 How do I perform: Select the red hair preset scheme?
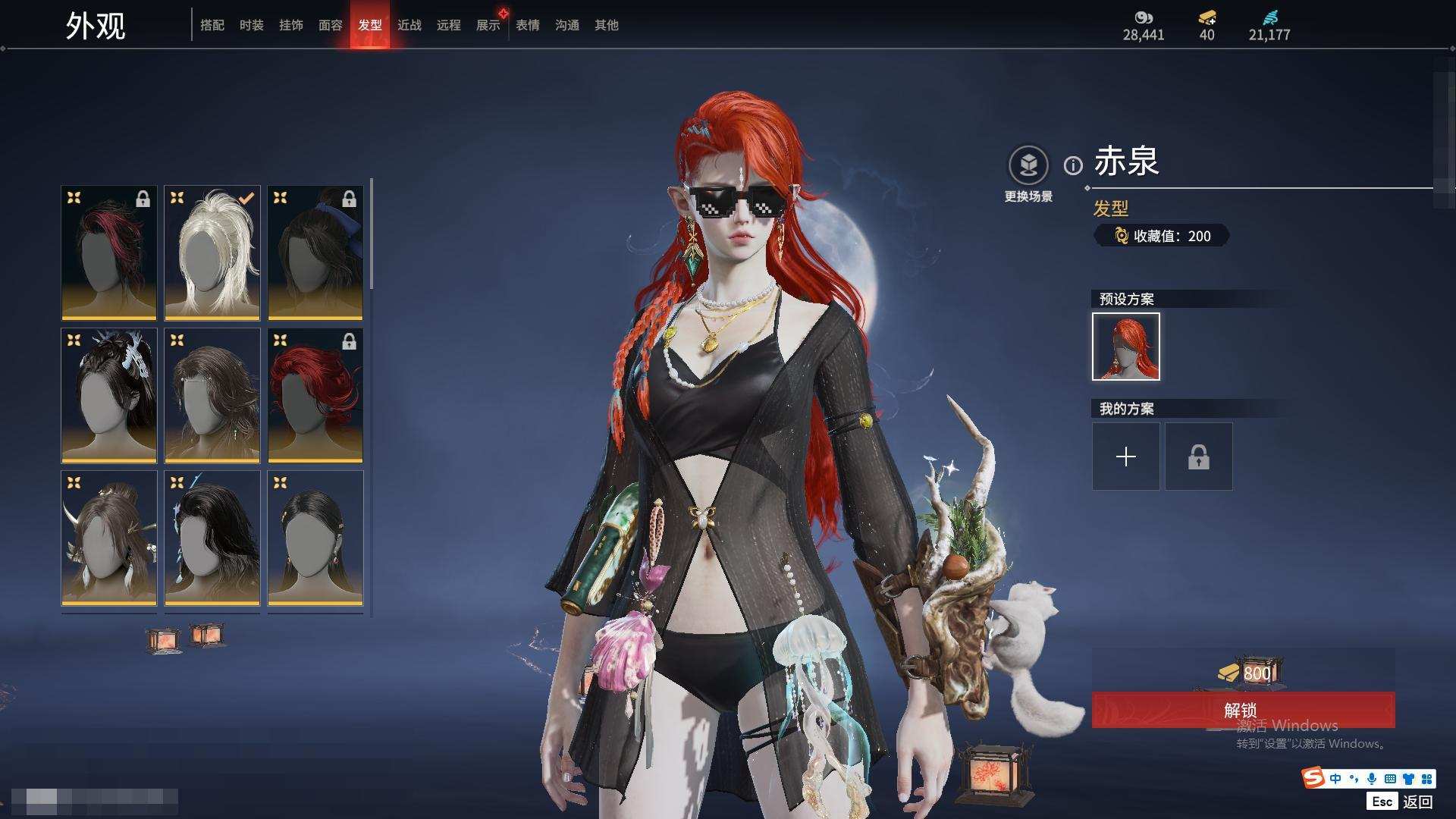click(1126, 347)
